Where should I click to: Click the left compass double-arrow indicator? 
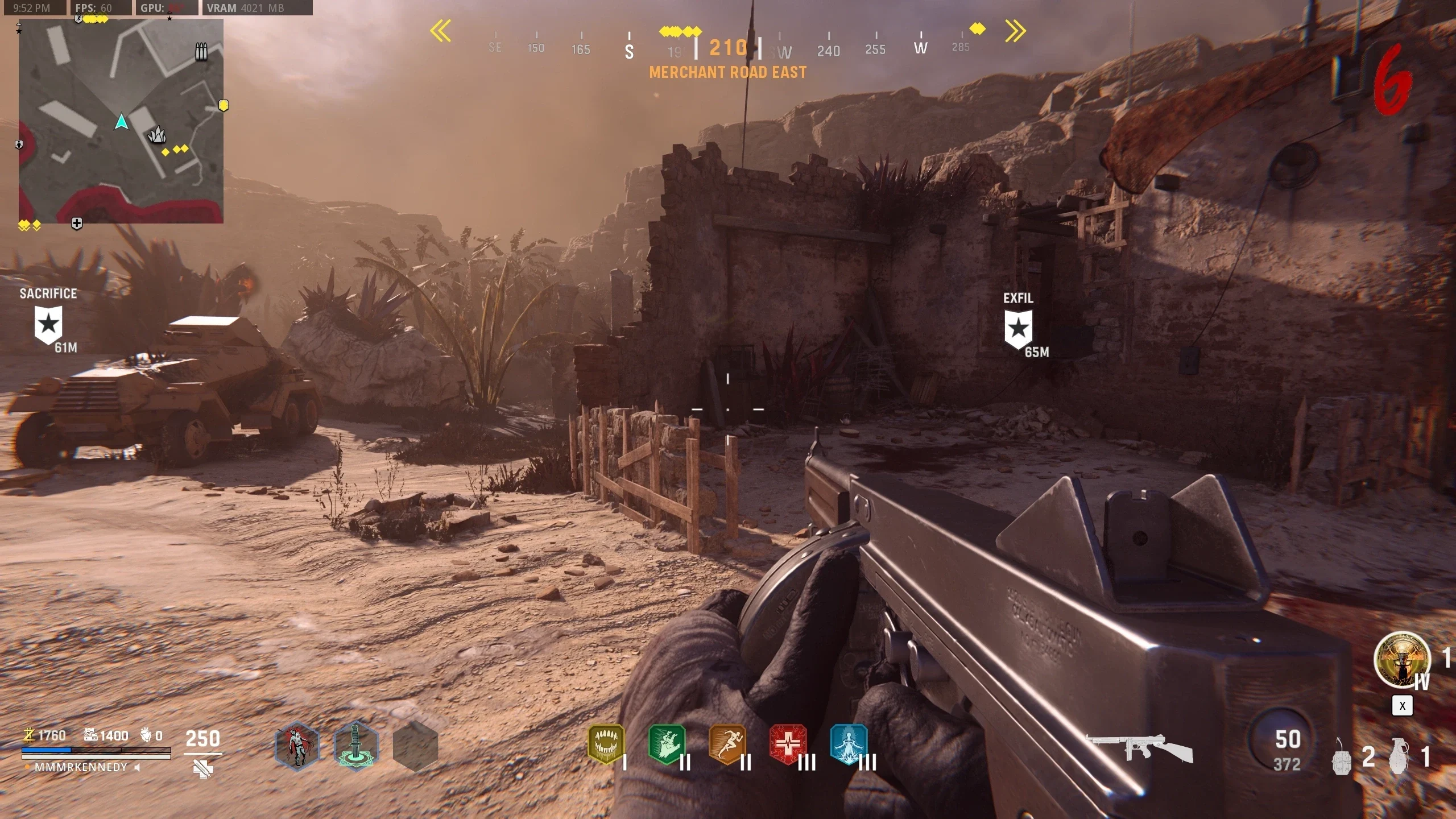[441, 31]
